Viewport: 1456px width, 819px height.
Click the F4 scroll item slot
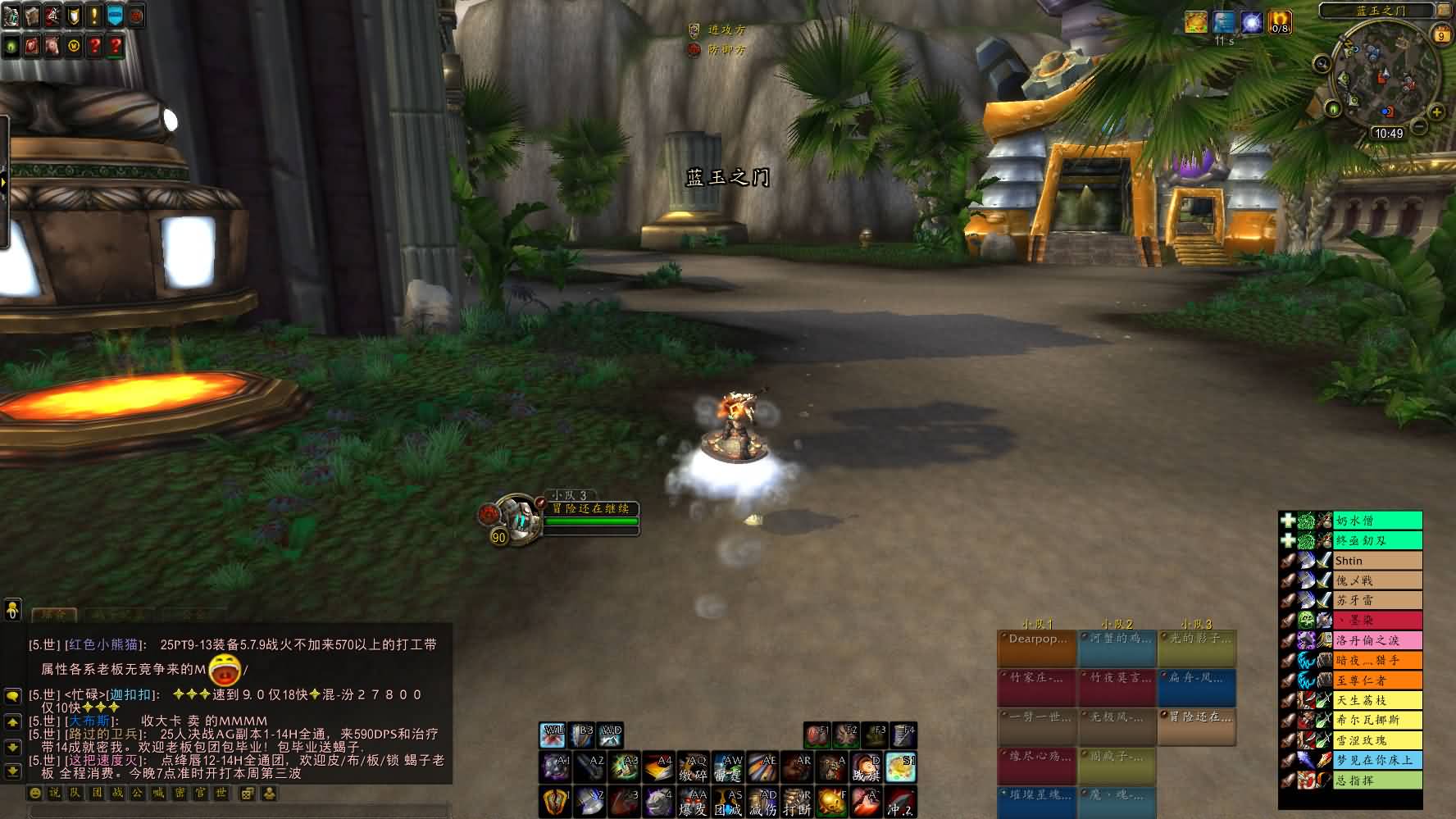pos(903,735)
